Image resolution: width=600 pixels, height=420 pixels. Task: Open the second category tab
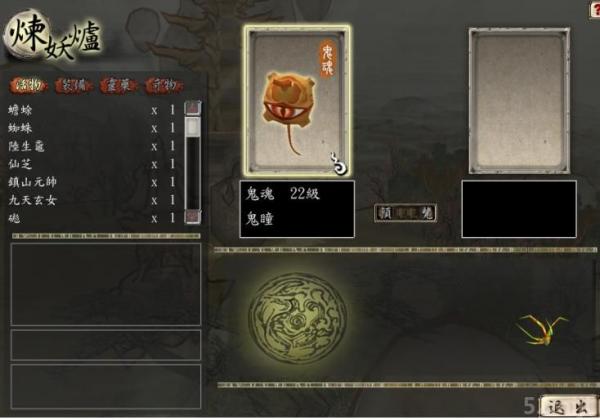(73, 86)
